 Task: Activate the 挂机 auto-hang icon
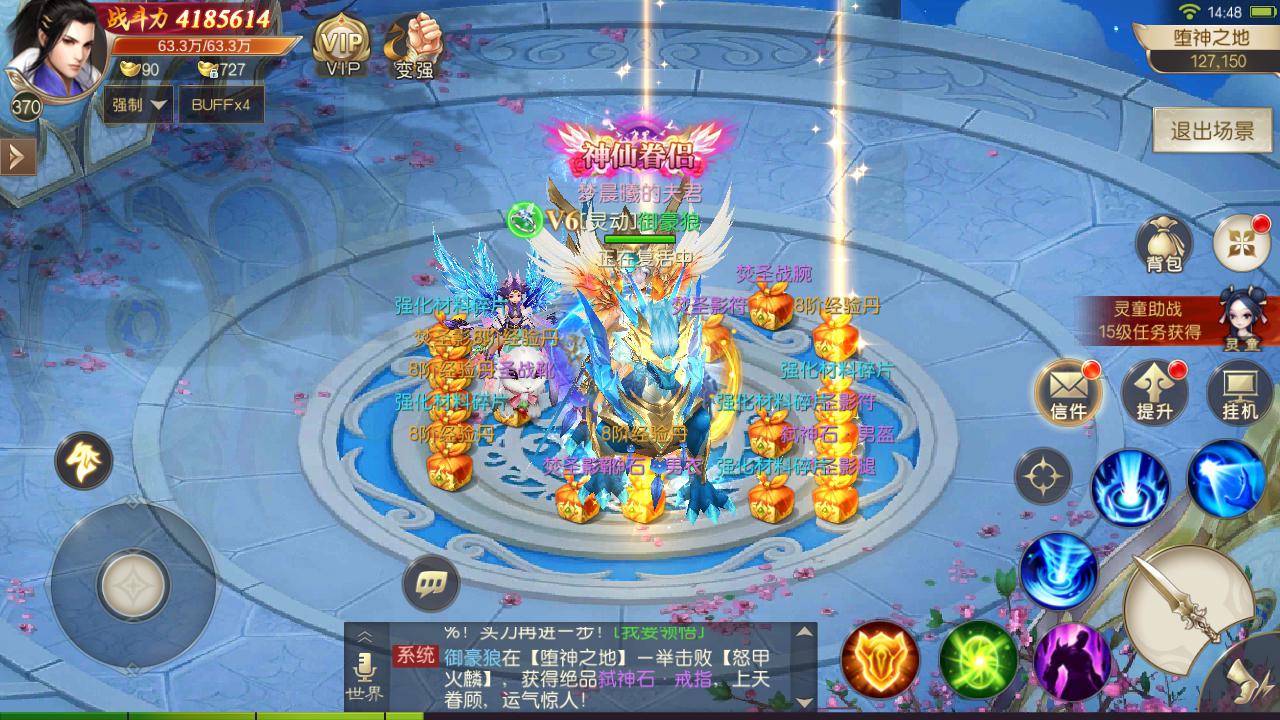[1238, 392]
